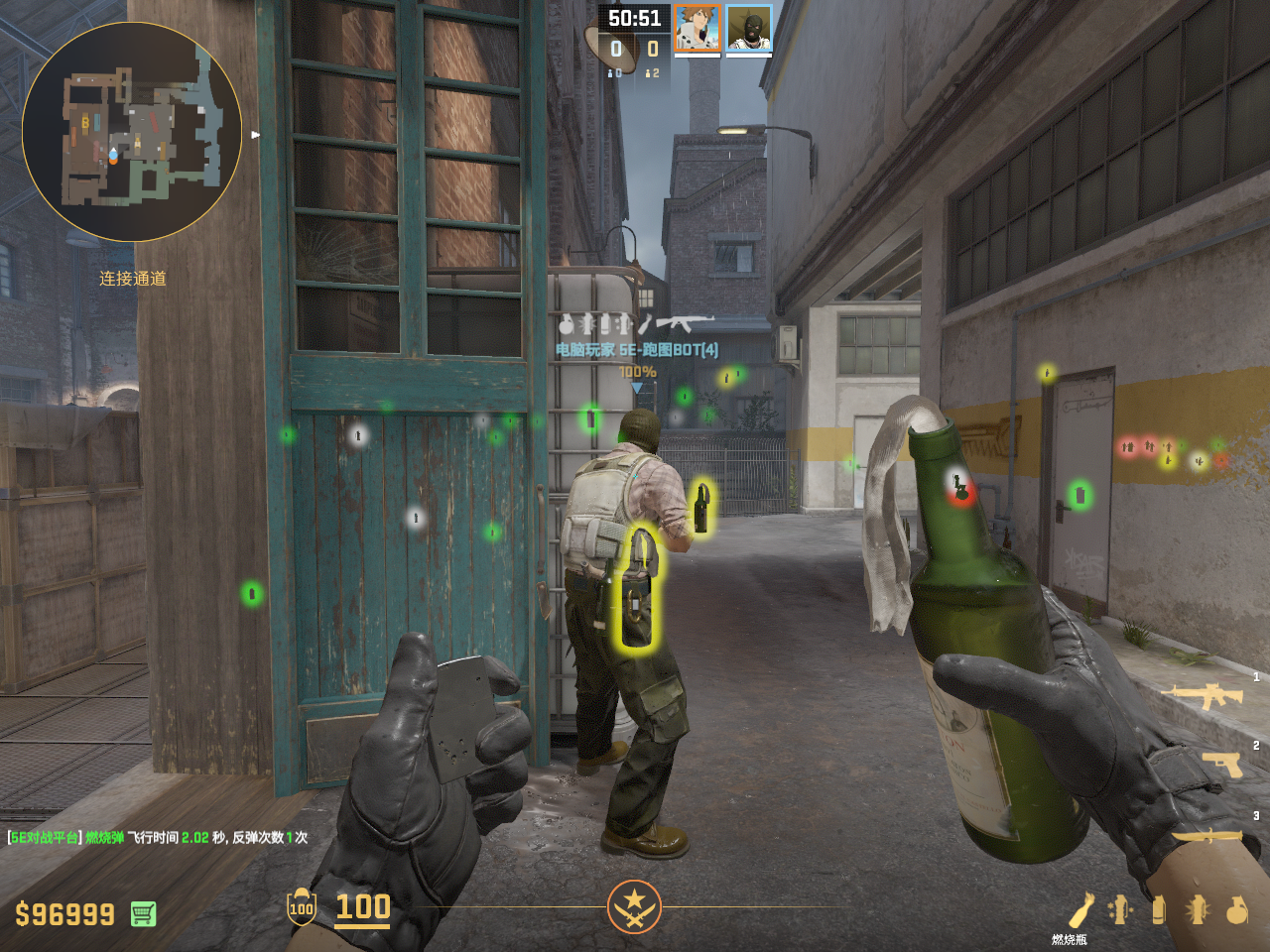Click the anime player avatar with orange border

tap(698, 28)
